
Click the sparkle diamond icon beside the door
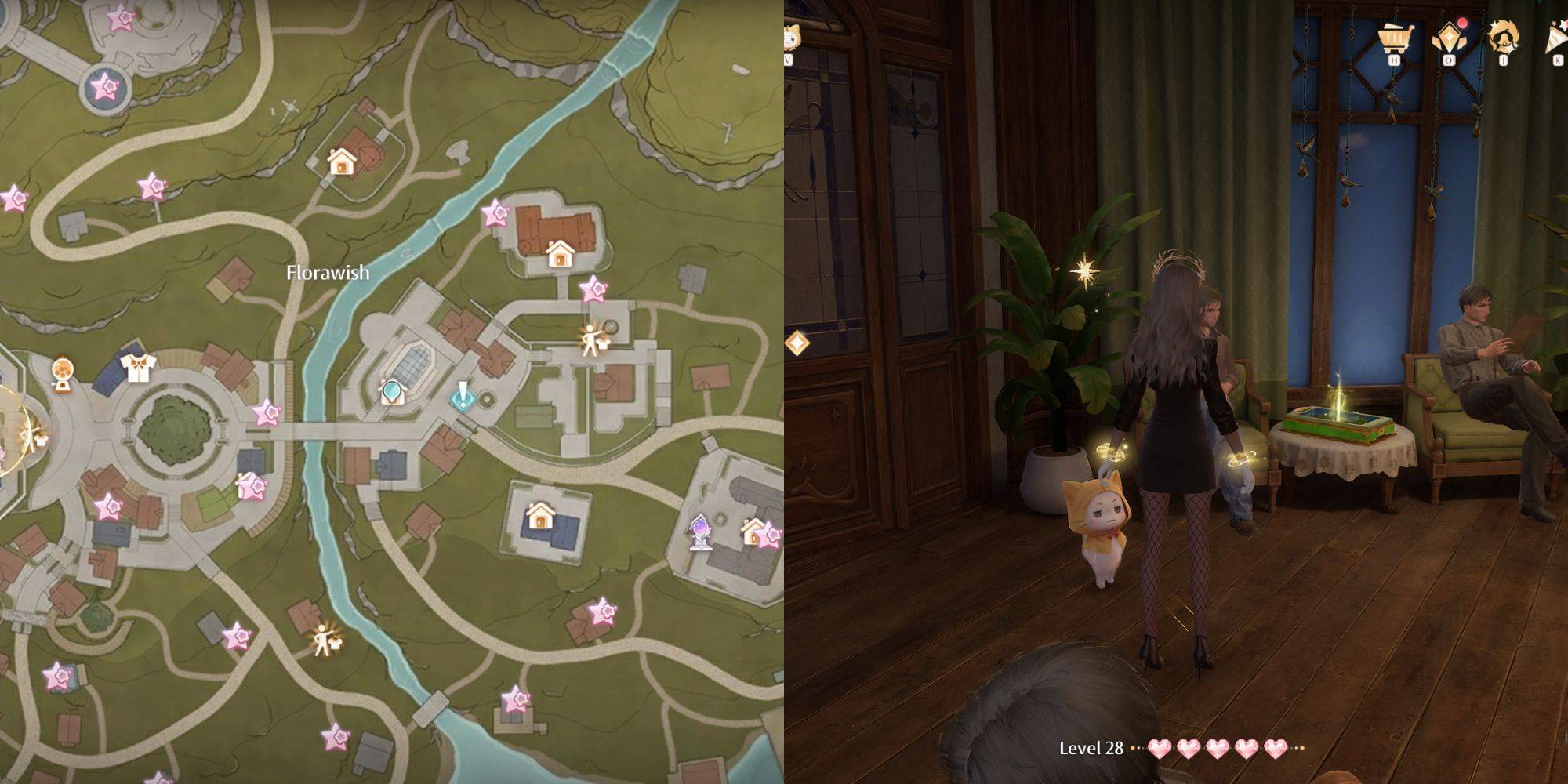point(797,343)
